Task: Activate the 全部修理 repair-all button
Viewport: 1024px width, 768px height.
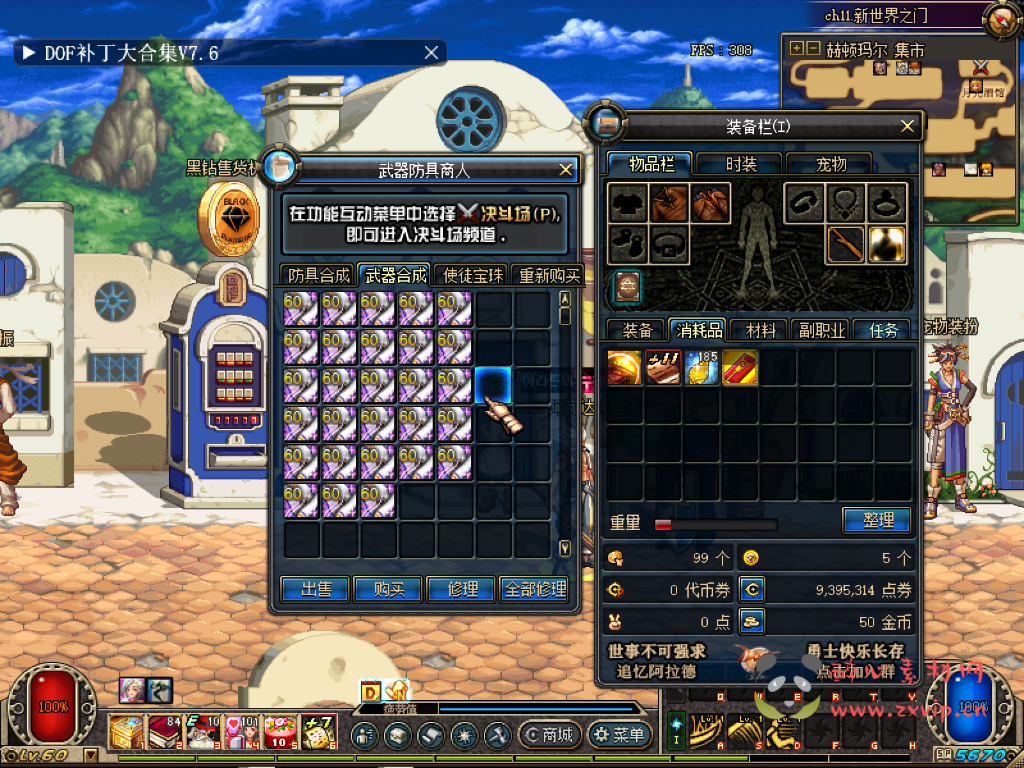Action: (x=537, y=590)
